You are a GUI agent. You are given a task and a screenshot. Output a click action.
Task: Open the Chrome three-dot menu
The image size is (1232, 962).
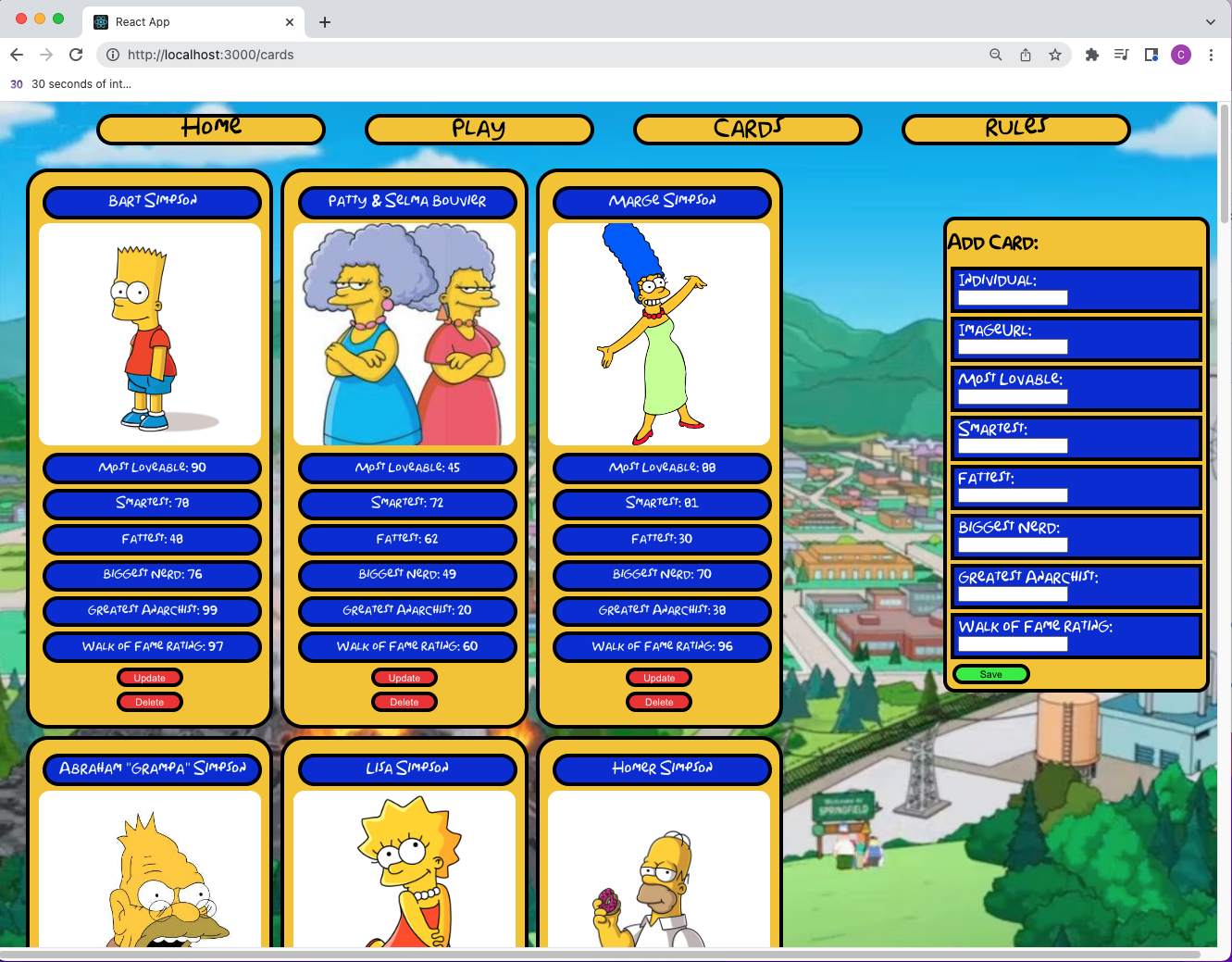pyautogui.click(x=1212, y=55)
